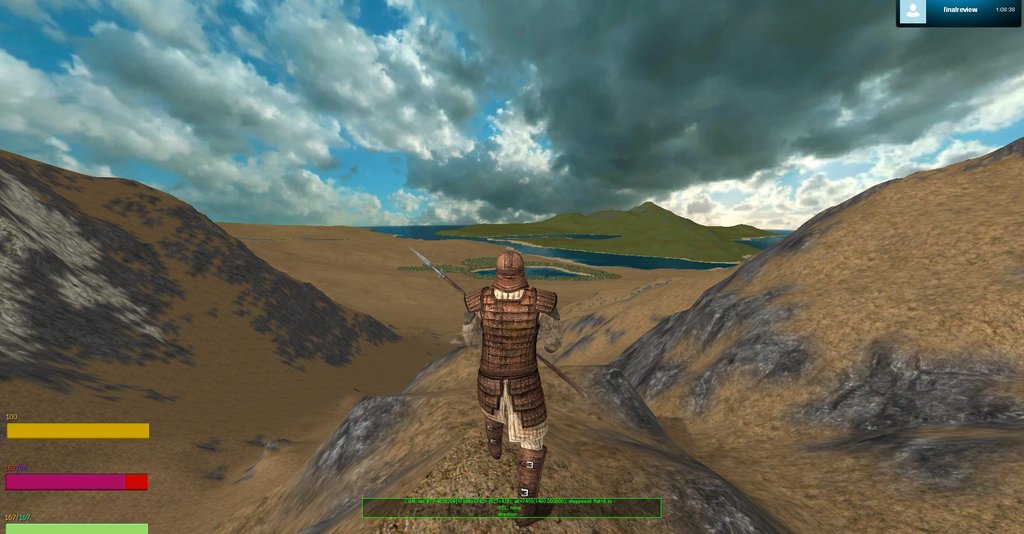Click the finalreview user avatar icon
Viewport: 1024px width, 534px height.
pyautogui.click(x=912, y=11)
